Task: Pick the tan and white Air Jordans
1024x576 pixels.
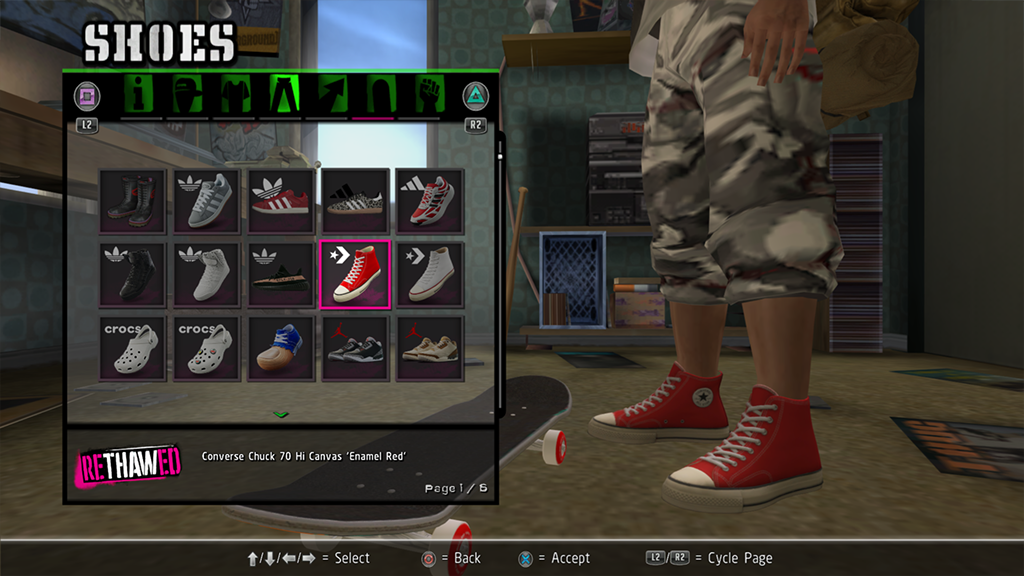Action: click(429, 348)
